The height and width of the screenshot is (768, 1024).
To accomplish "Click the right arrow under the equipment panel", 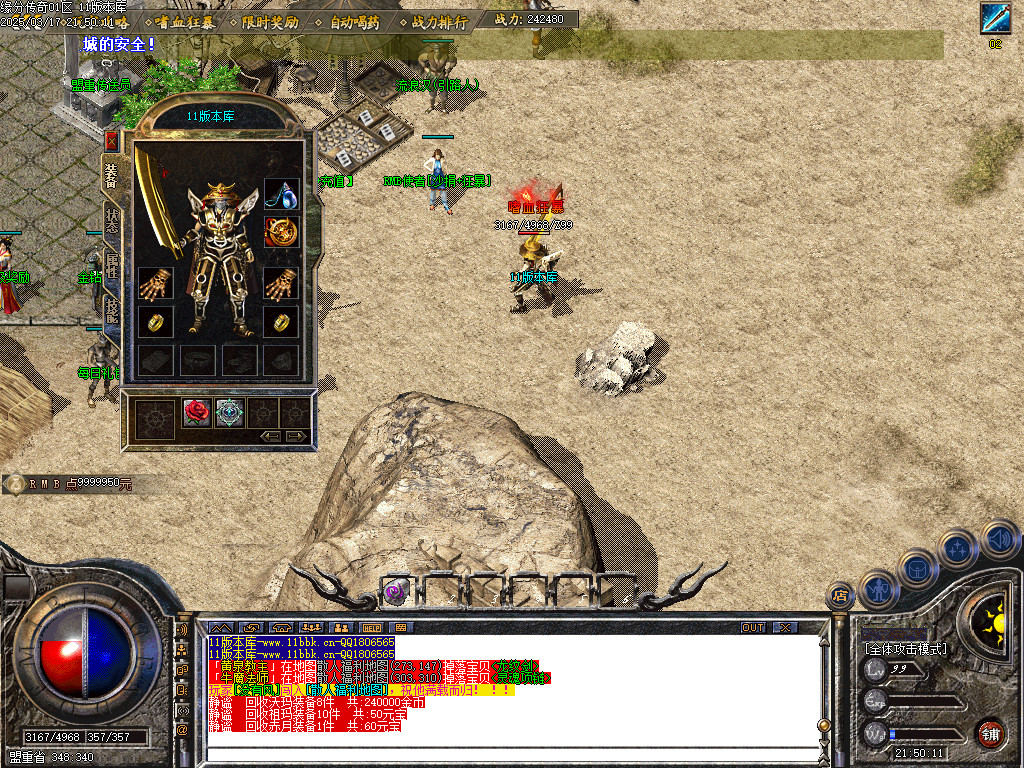I will pos(296,436).
